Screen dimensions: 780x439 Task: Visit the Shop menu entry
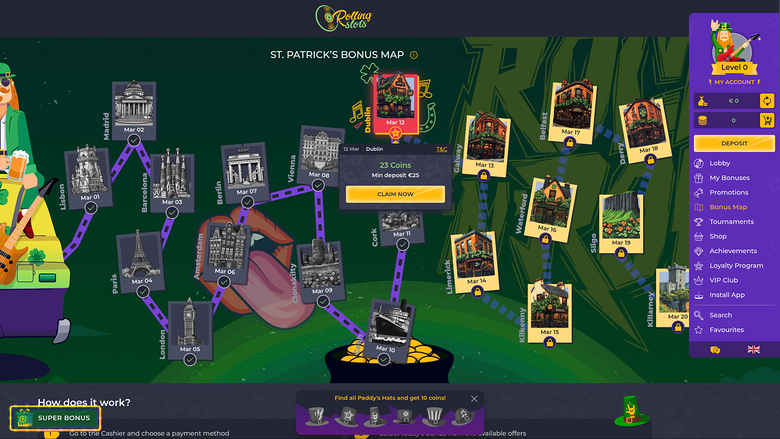[x=718, y=237]
